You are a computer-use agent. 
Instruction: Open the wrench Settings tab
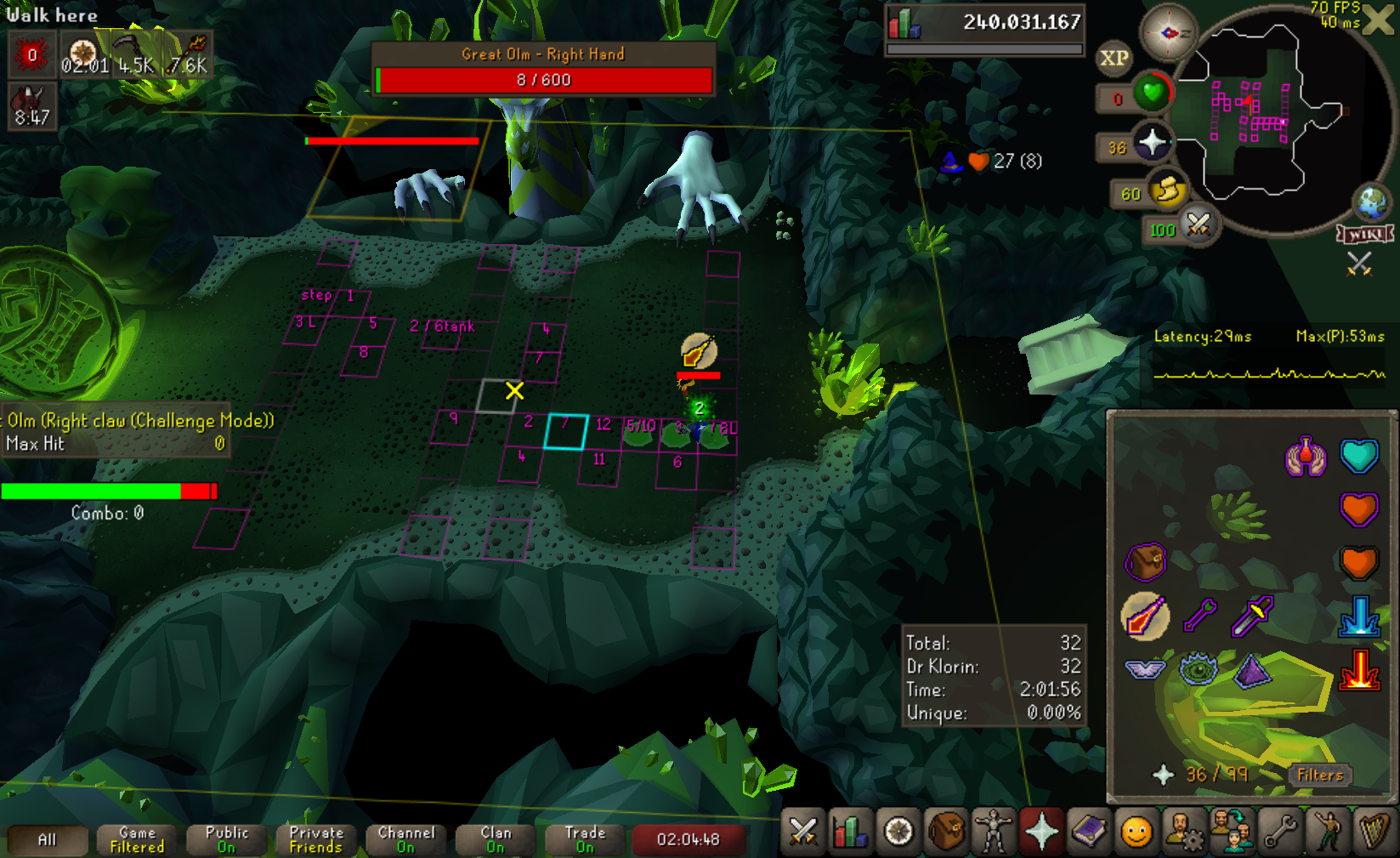[x=1279, y=832]
